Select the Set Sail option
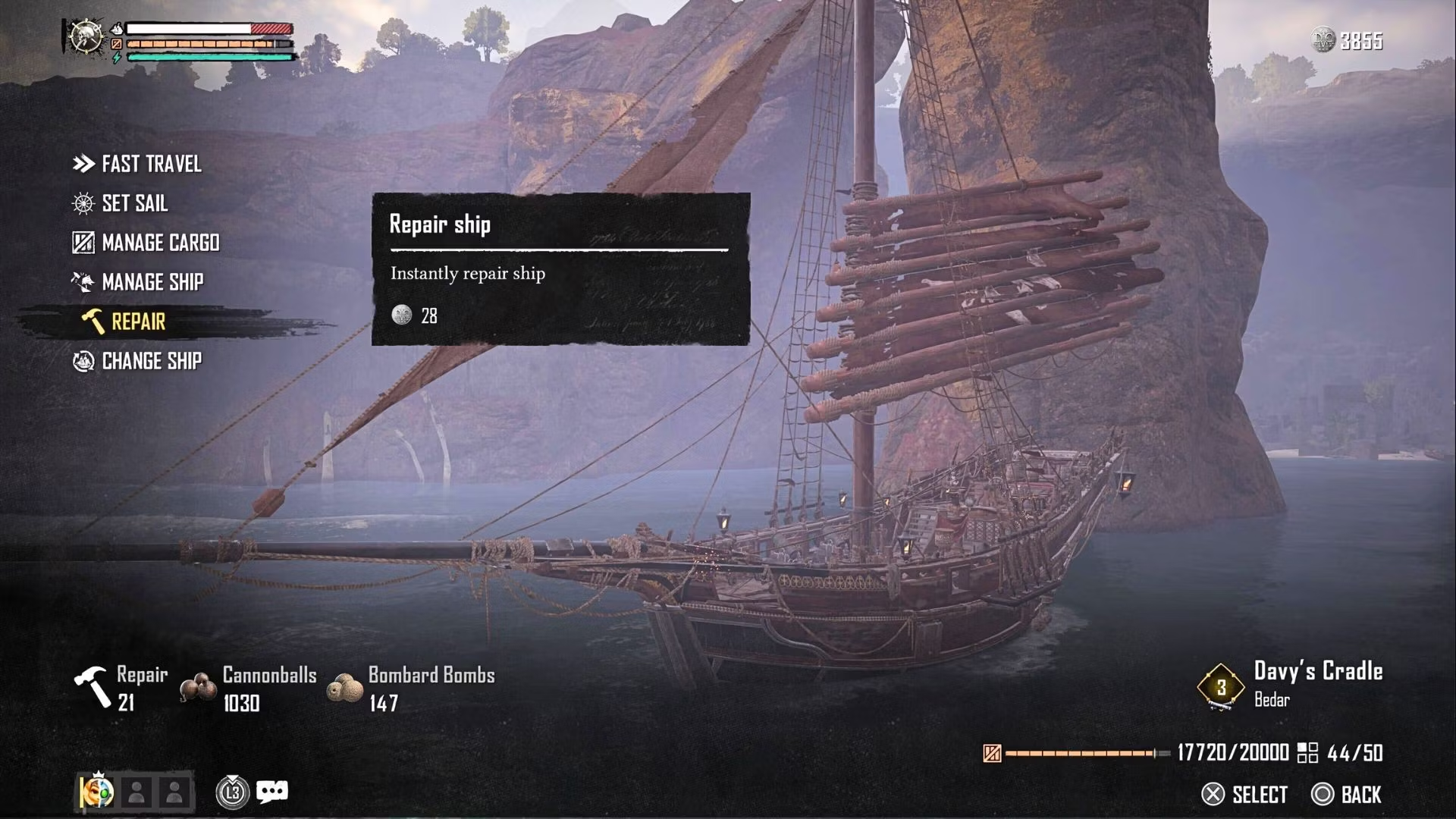This screenshot has width=1456, height=819. (x=134, y=203)
